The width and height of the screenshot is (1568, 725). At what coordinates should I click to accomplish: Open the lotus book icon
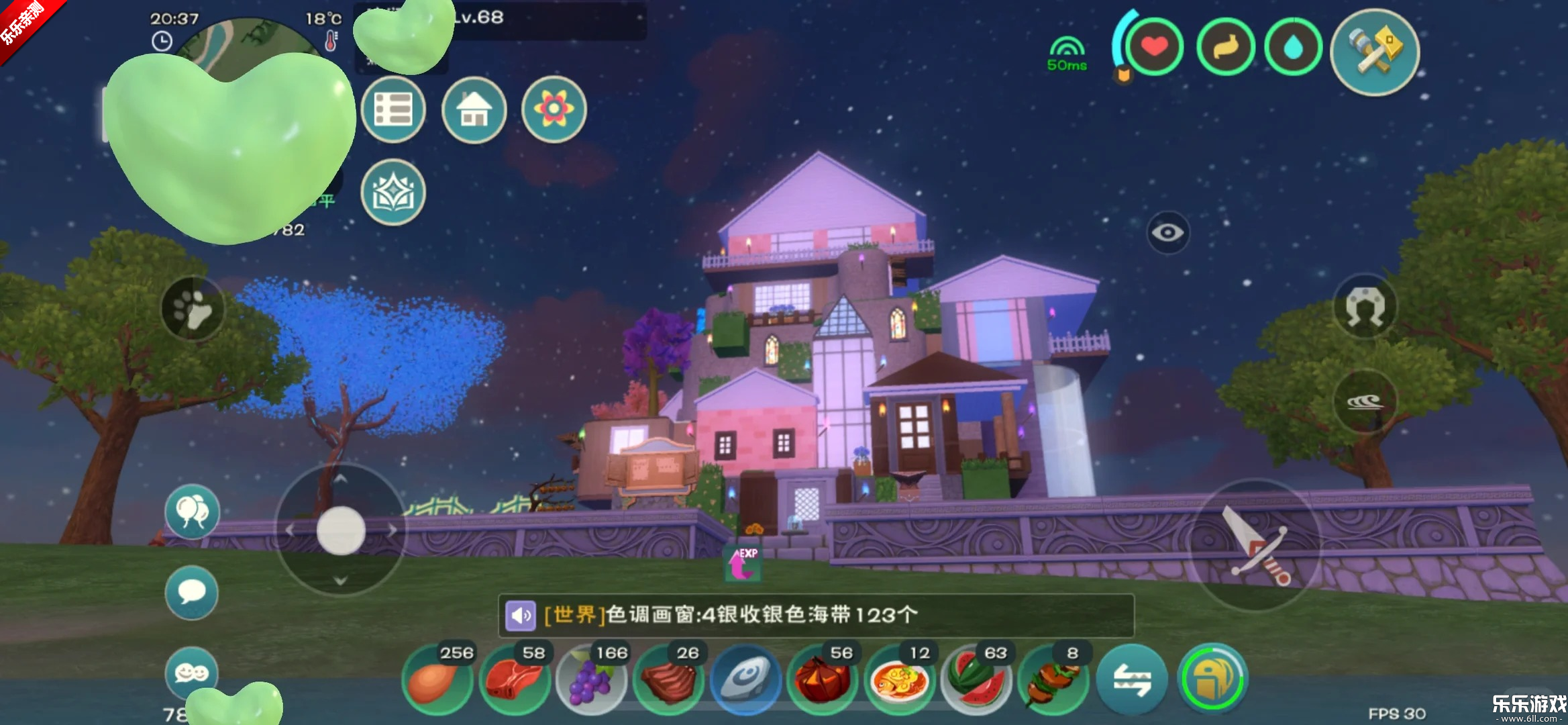coord(393,192)
